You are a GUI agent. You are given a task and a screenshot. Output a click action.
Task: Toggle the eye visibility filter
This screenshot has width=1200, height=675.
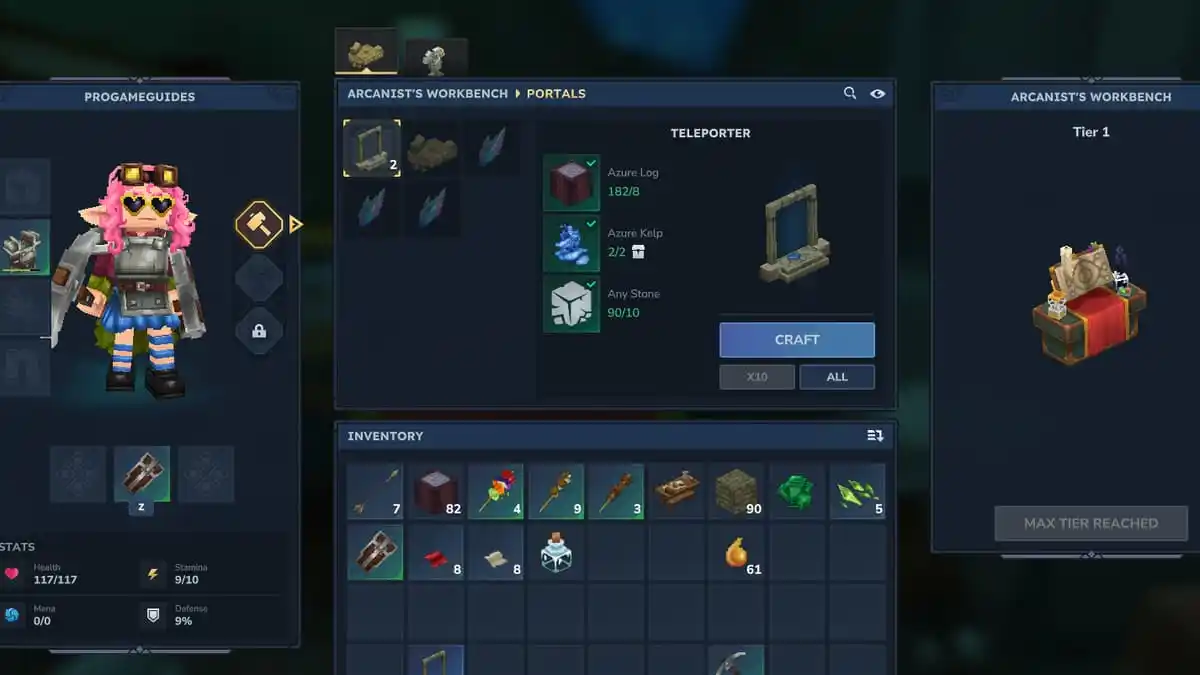point(877,93)
